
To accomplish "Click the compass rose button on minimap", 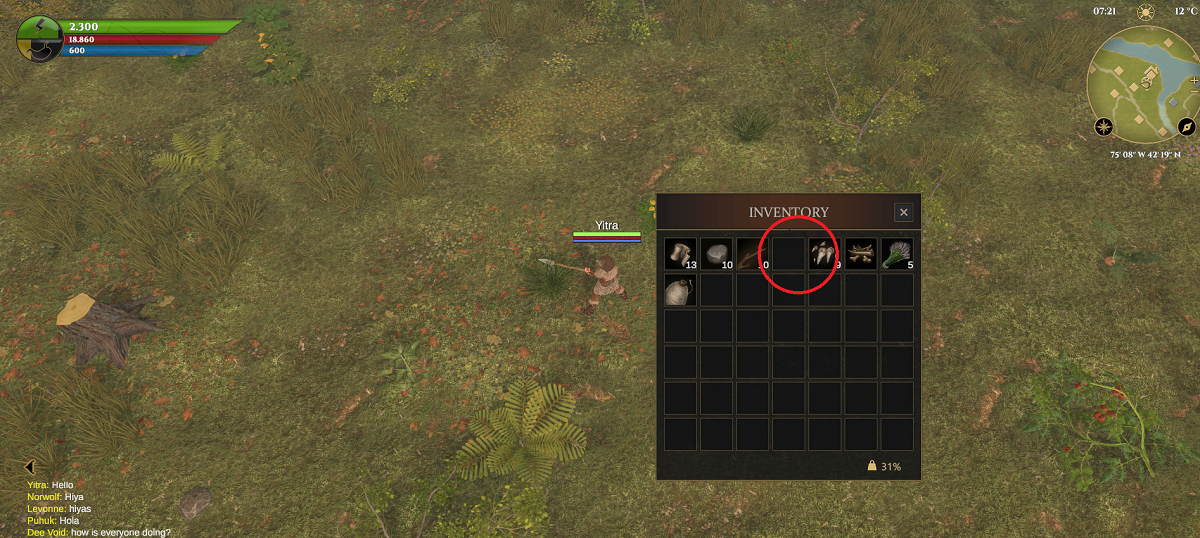I will click(1104, 126).
